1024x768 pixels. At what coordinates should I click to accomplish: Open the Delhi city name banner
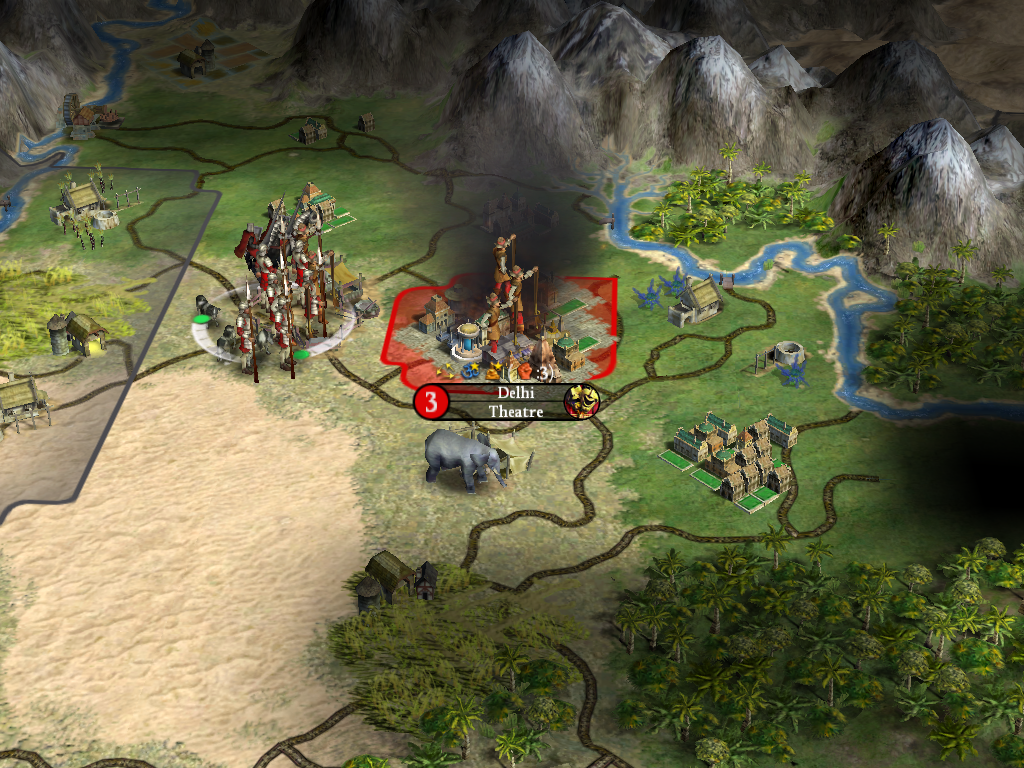[515, 394]
